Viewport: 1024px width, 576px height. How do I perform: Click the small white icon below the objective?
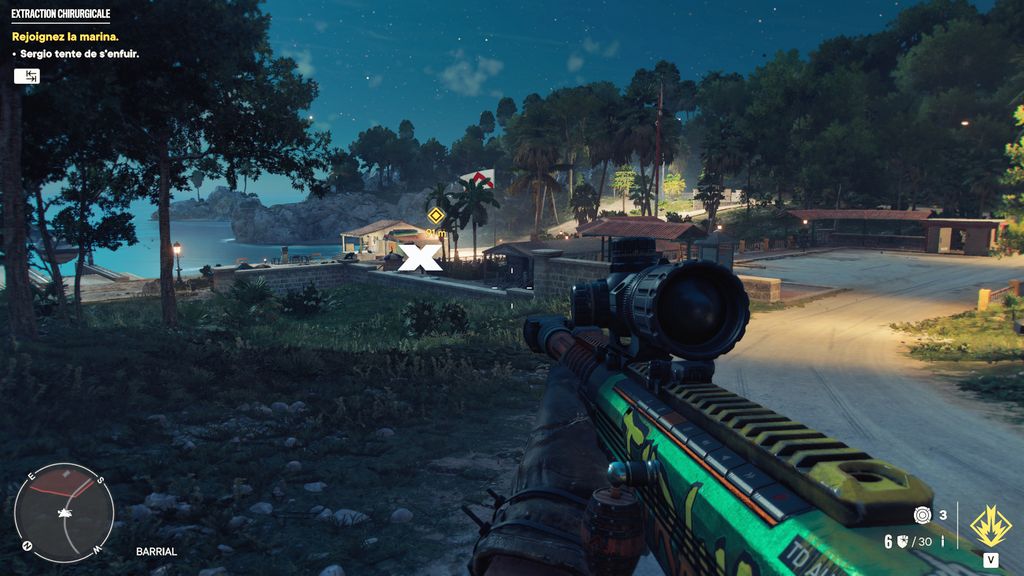coord(27,76)
